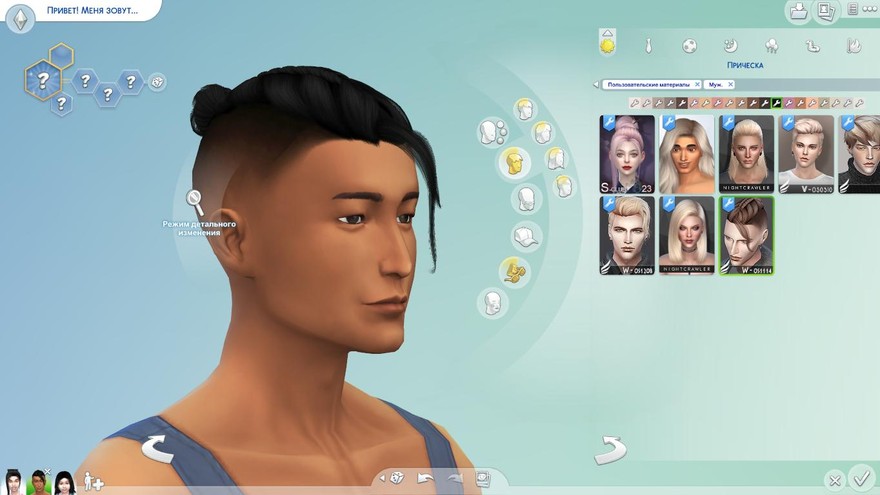Remove the "Пользовательские материалы" filter tag

point(697,85)
